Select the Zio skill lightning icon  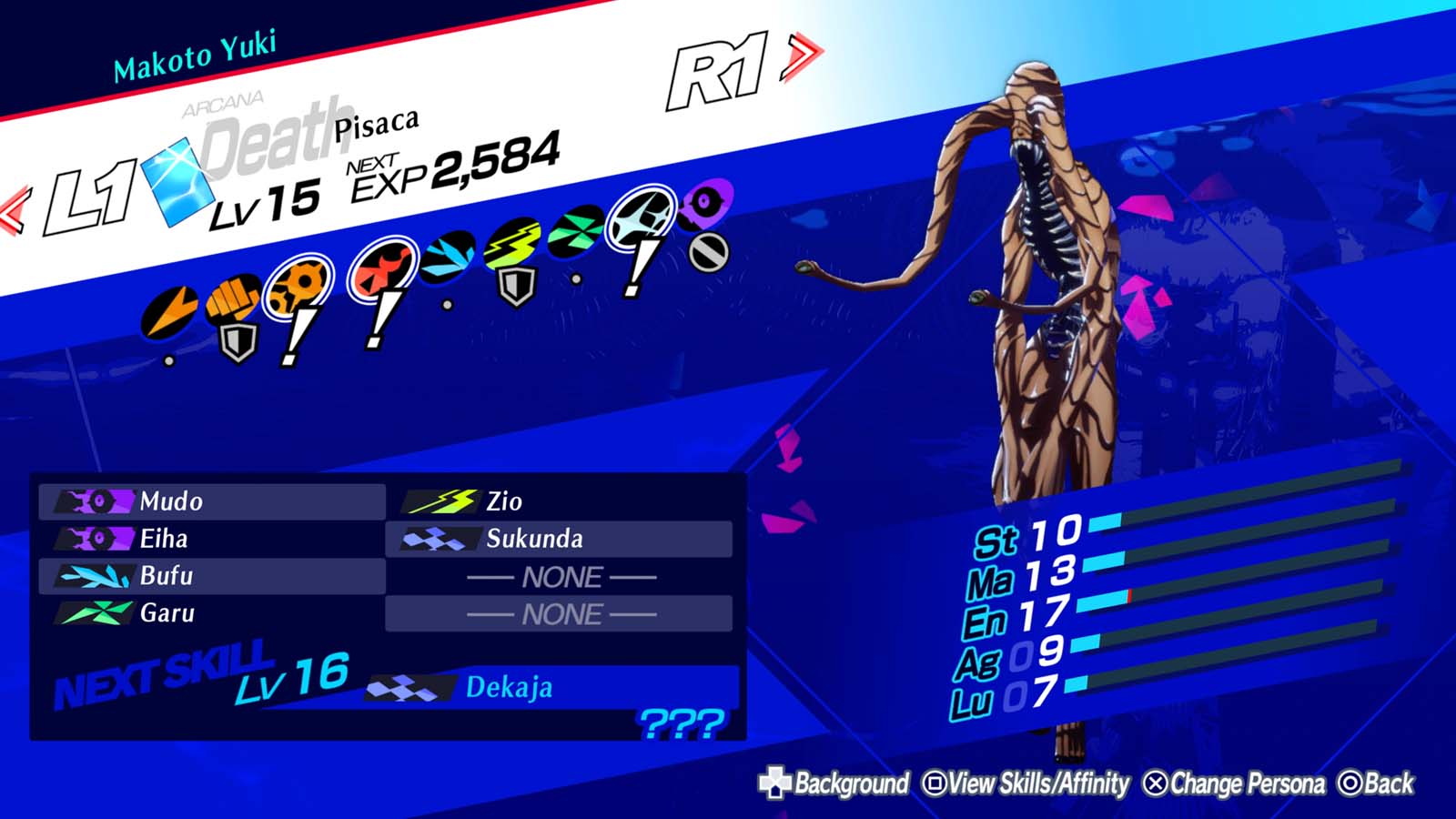point(447,500)
